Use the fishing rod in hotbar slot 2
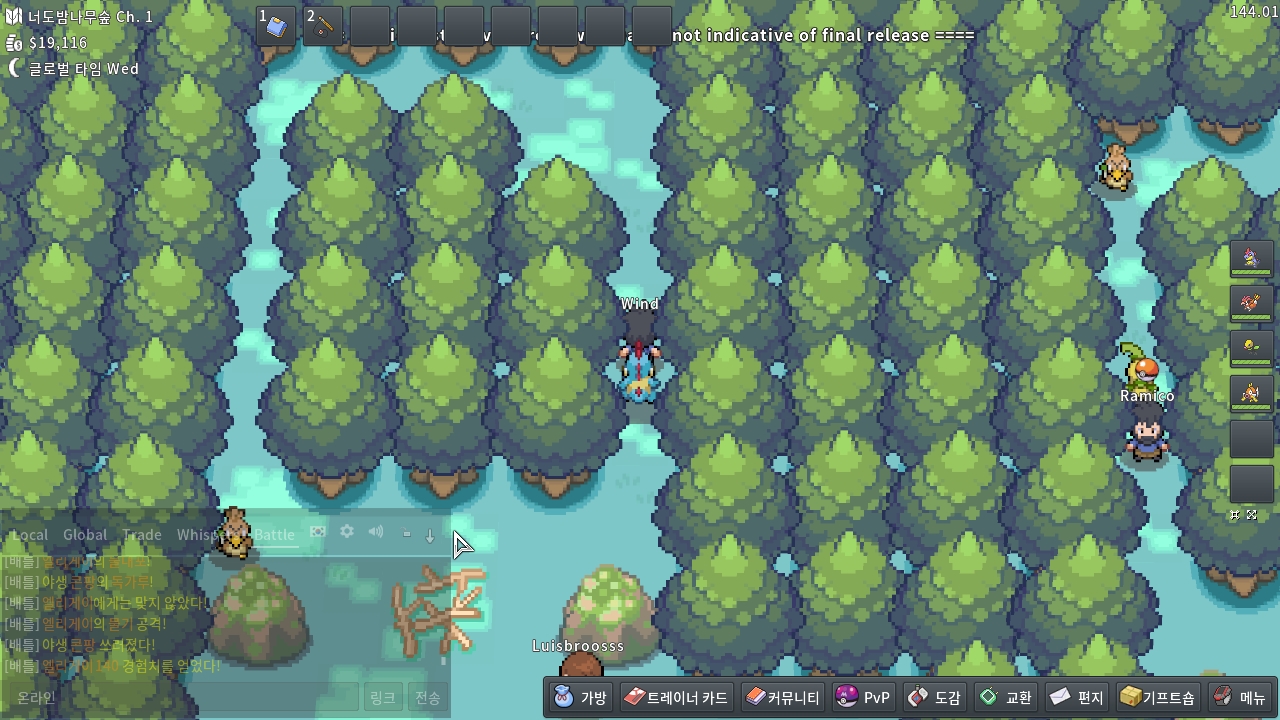Image resolution: width=1280 pixels, height=720 pixels. point(324,26)
